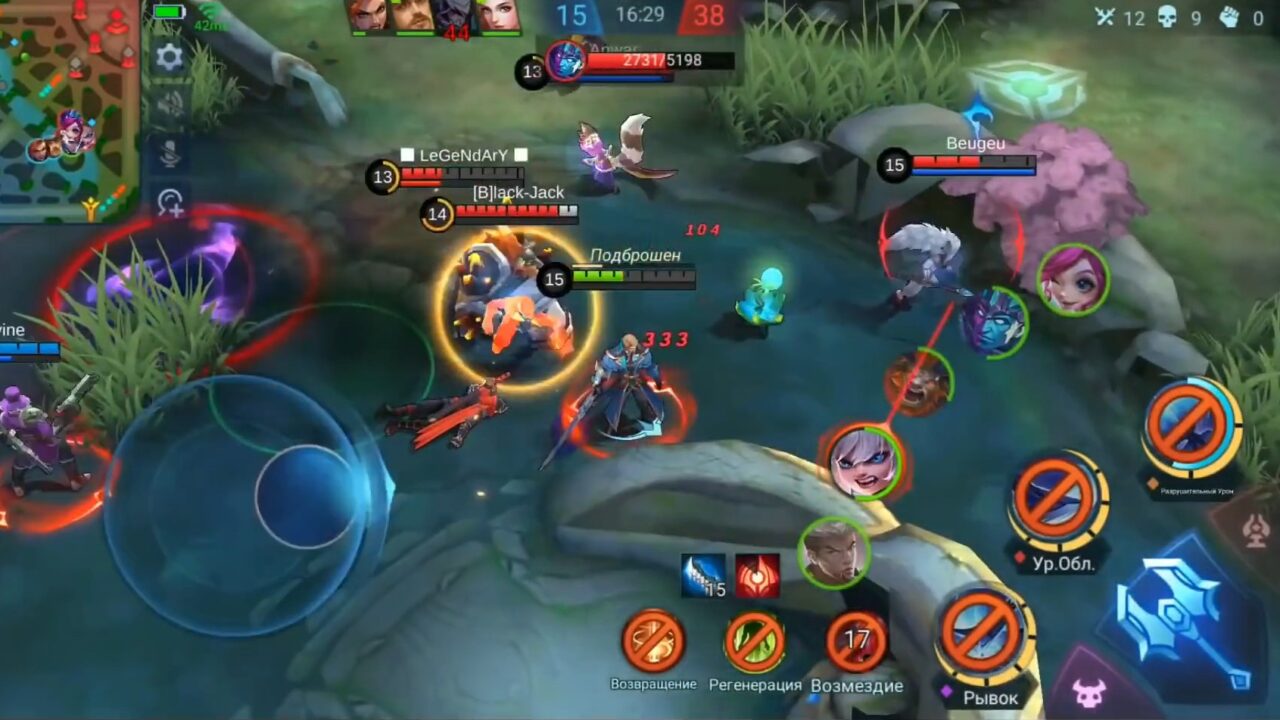
Task: Target the pink-haired hero portrait
Action: click(1072, 279)
